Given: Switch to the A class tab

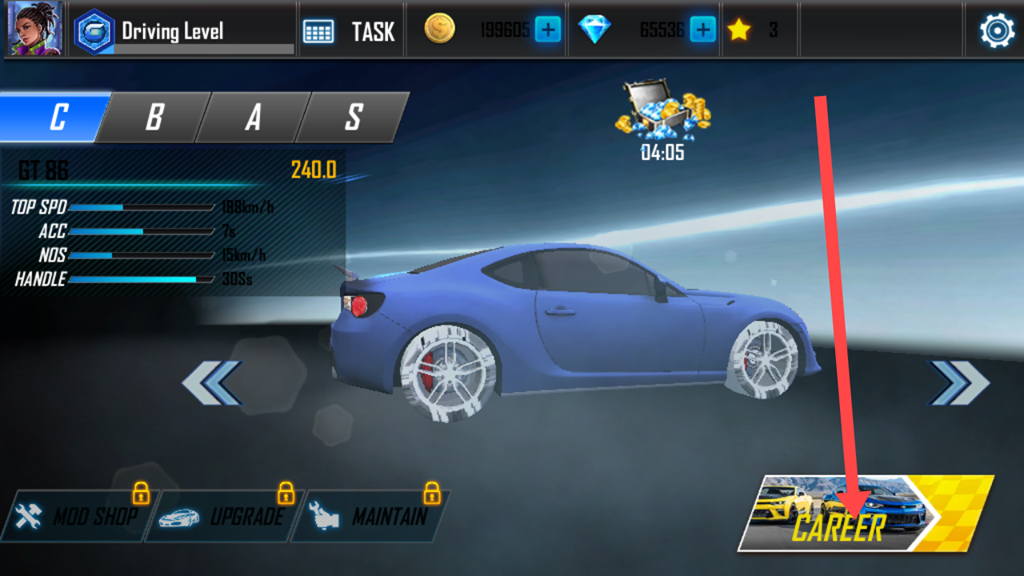Looking at the screenshot, I should click(x=253, y=117).
